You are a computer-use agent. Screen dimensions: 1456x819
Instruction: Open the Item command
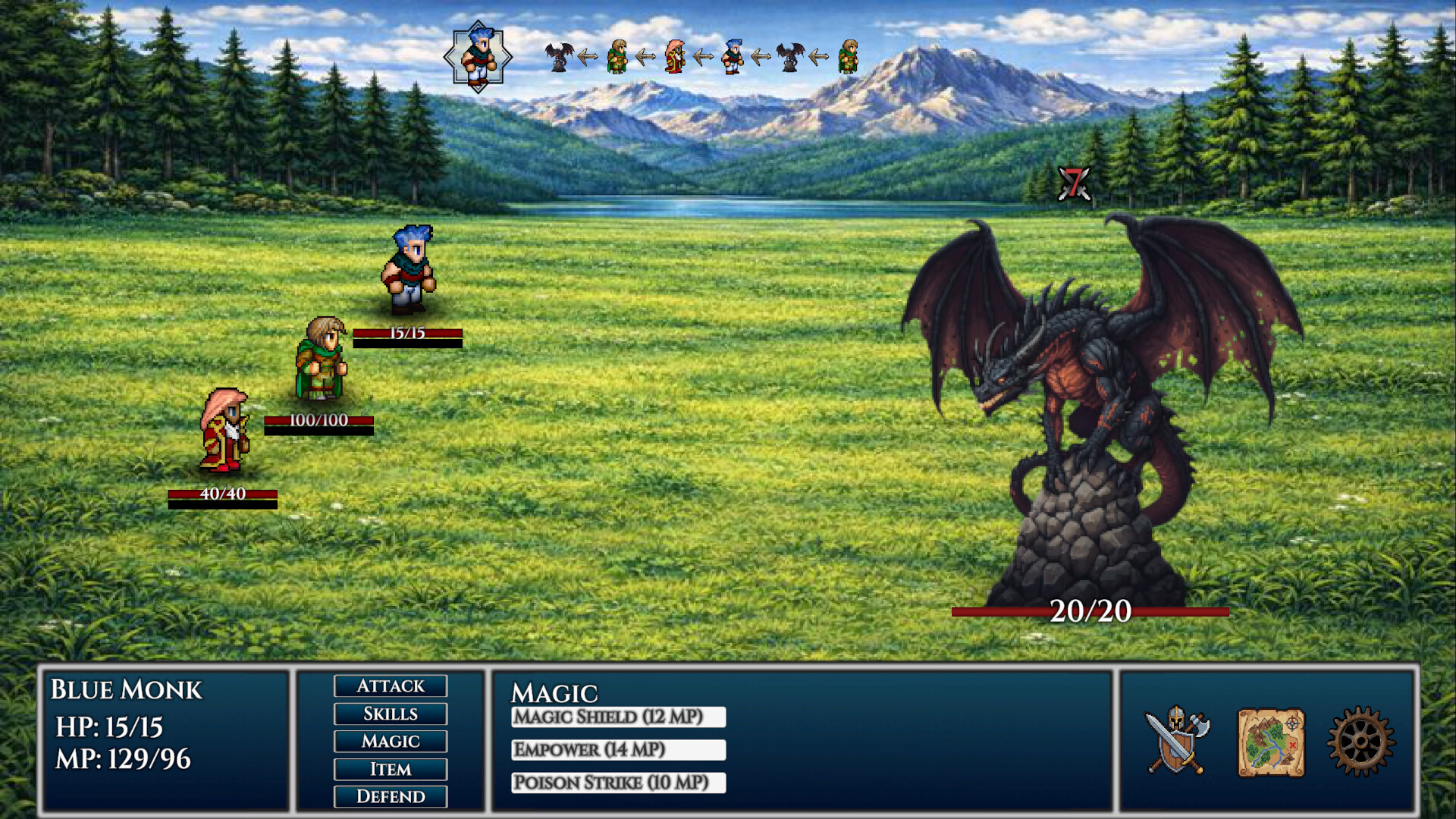[x=390, y=769]
